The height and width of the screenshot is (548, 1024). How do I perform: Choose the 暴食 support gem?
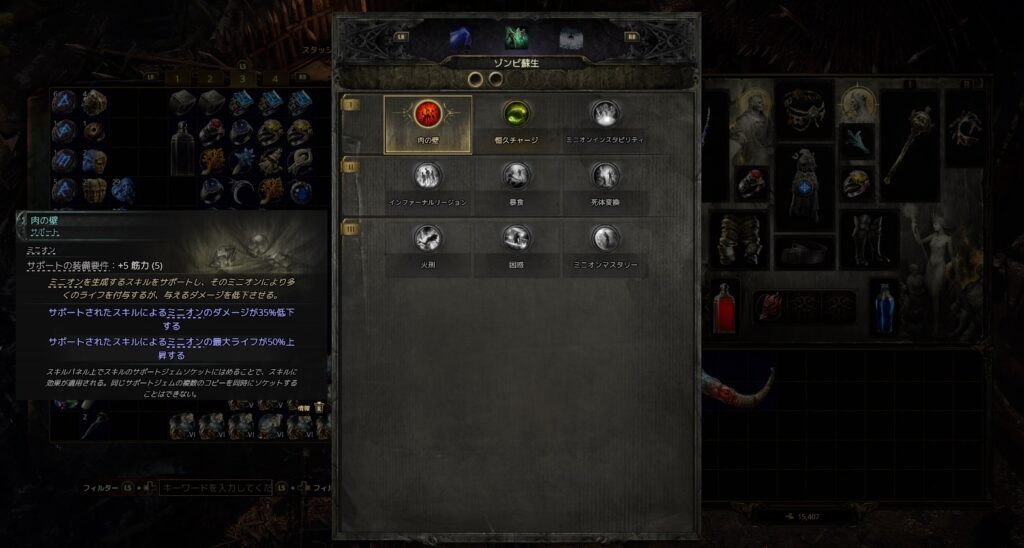point(516,177)
